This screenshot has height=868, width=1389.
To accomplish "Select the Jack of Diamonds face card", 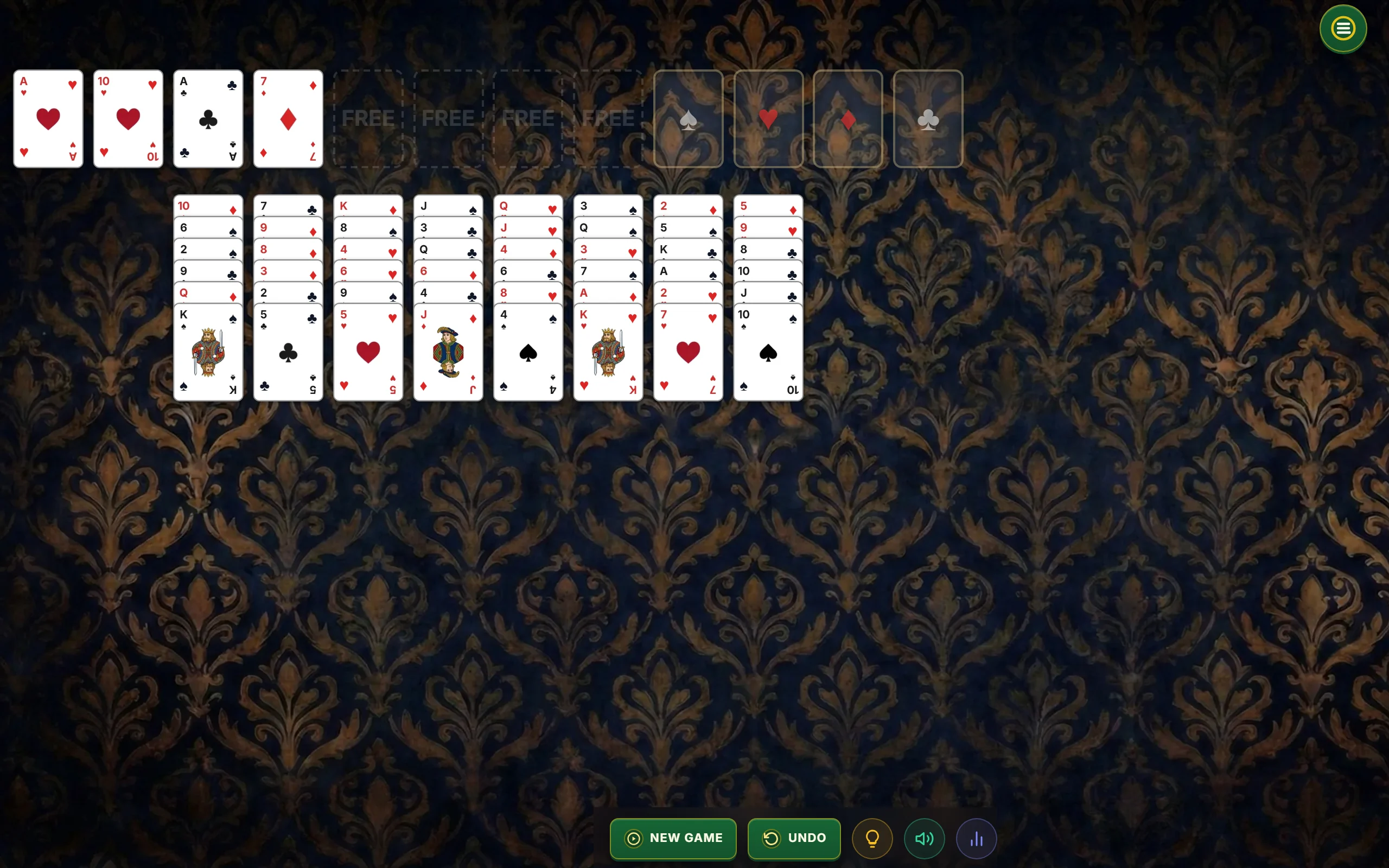I will 448,352.
